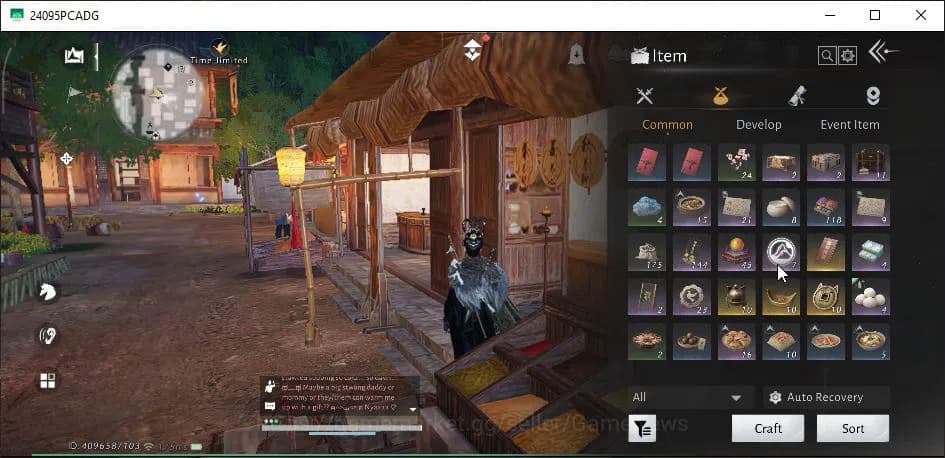Close item panel with the arrow icon
Image resolution: width=945 pixels, height=458 pixels.
click(883, 52)
